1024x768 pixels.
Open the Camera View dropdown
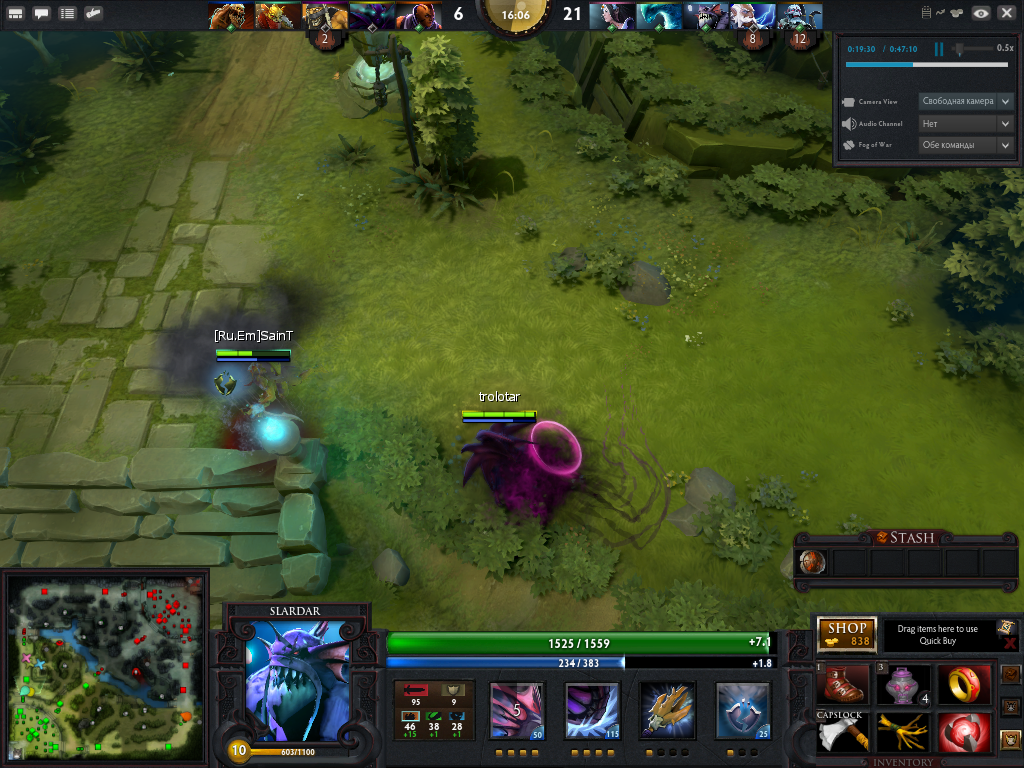click(x=966, y=101)
